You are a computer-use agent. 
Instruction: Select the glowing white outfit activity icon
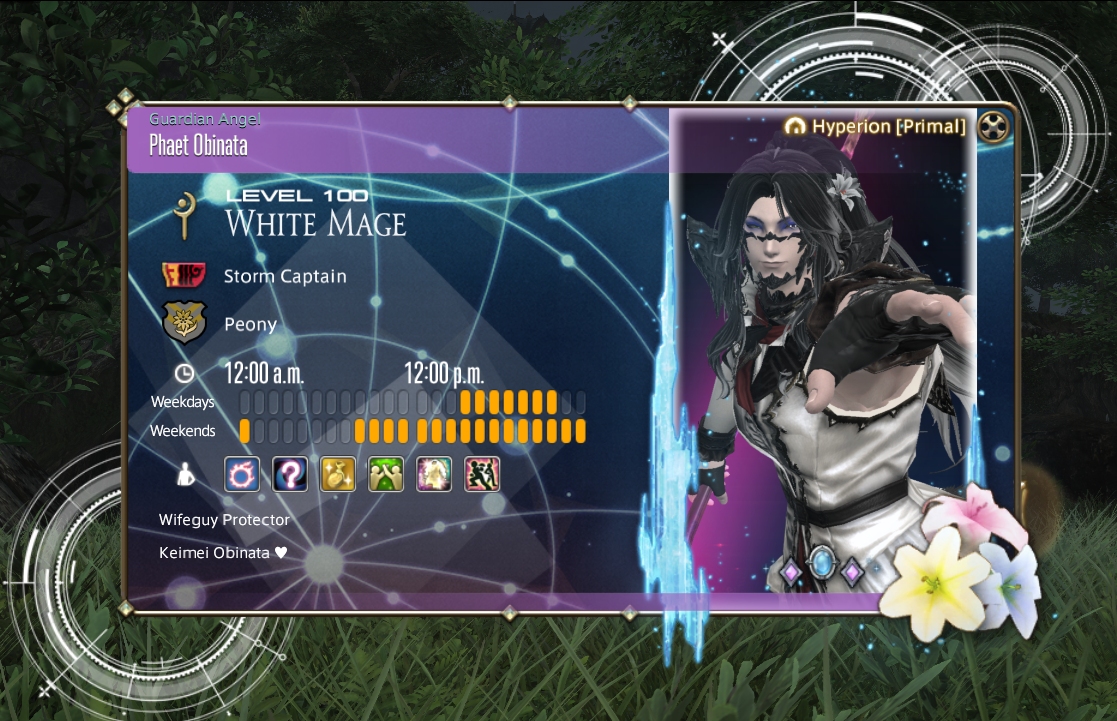click(434, 474)
